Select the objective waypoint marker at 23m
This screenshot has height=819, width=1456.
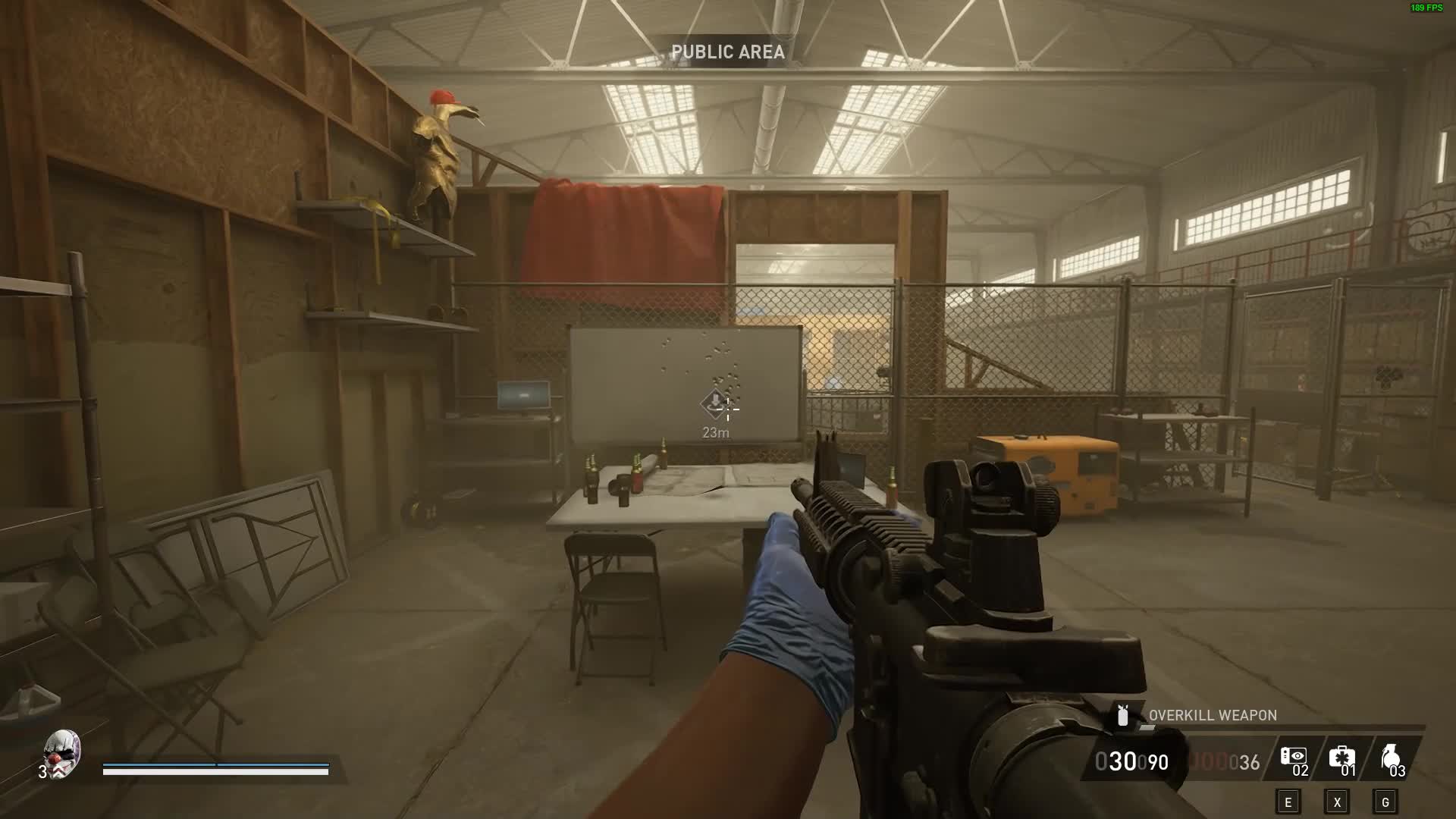coord(715,403)
